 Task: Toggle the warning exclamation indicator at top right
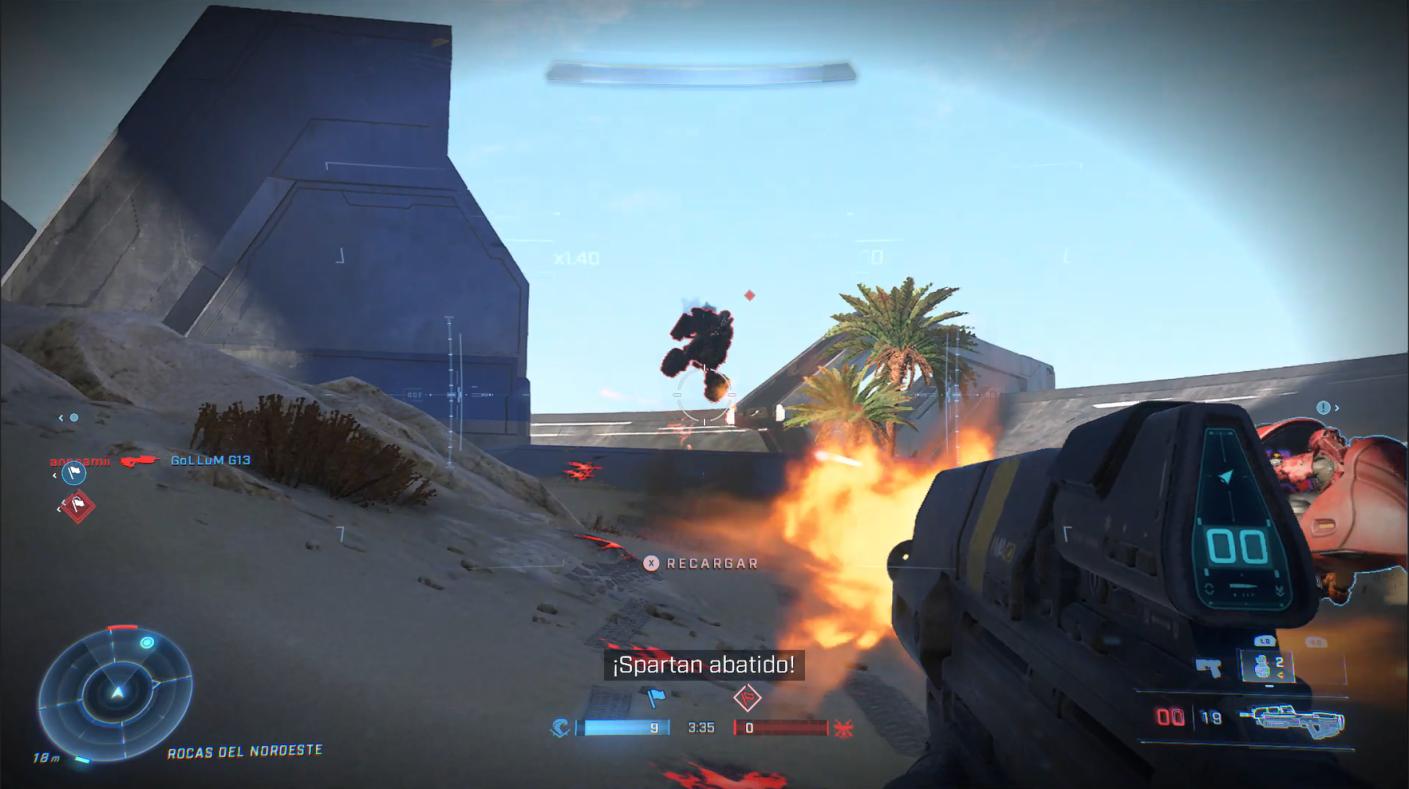(1323, 407)
